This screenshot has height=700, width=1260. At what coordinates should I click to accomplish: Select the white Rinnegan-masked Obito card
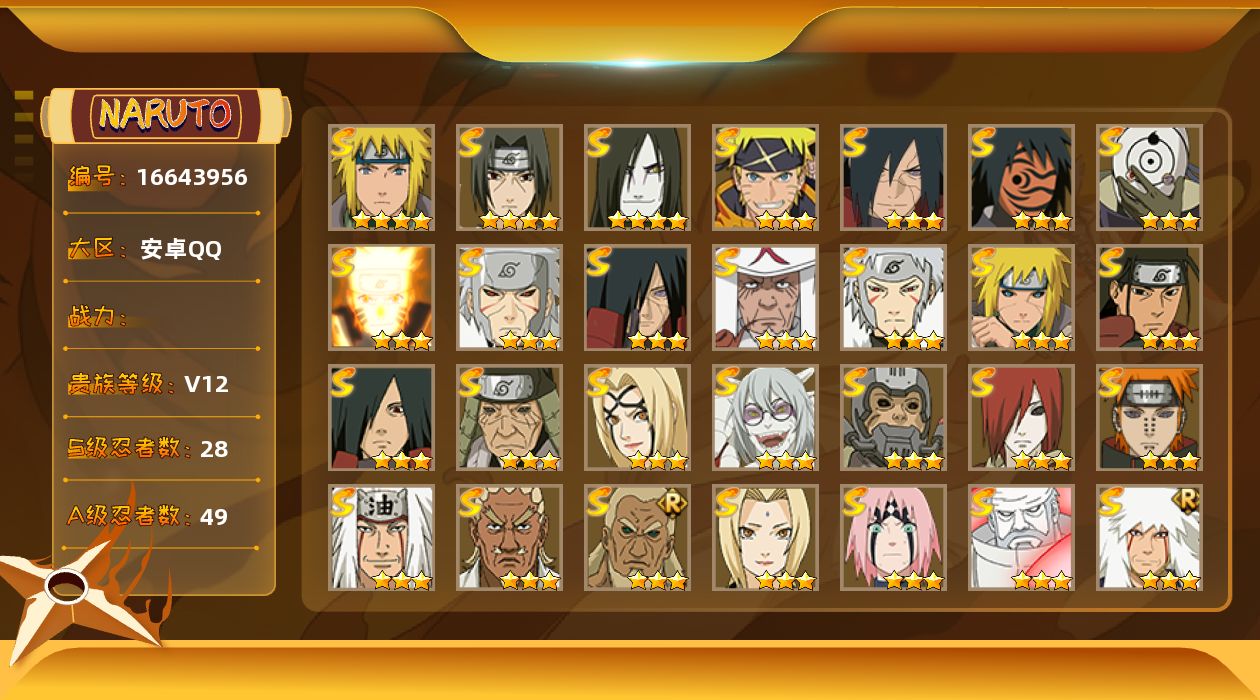[1150, 178]
